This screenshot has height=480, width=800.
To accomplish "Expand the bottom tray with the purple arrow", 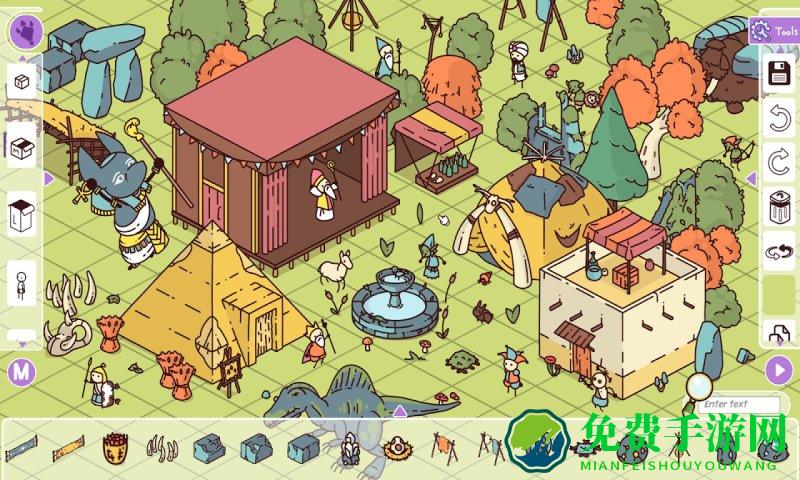I will tap(399, 410).
